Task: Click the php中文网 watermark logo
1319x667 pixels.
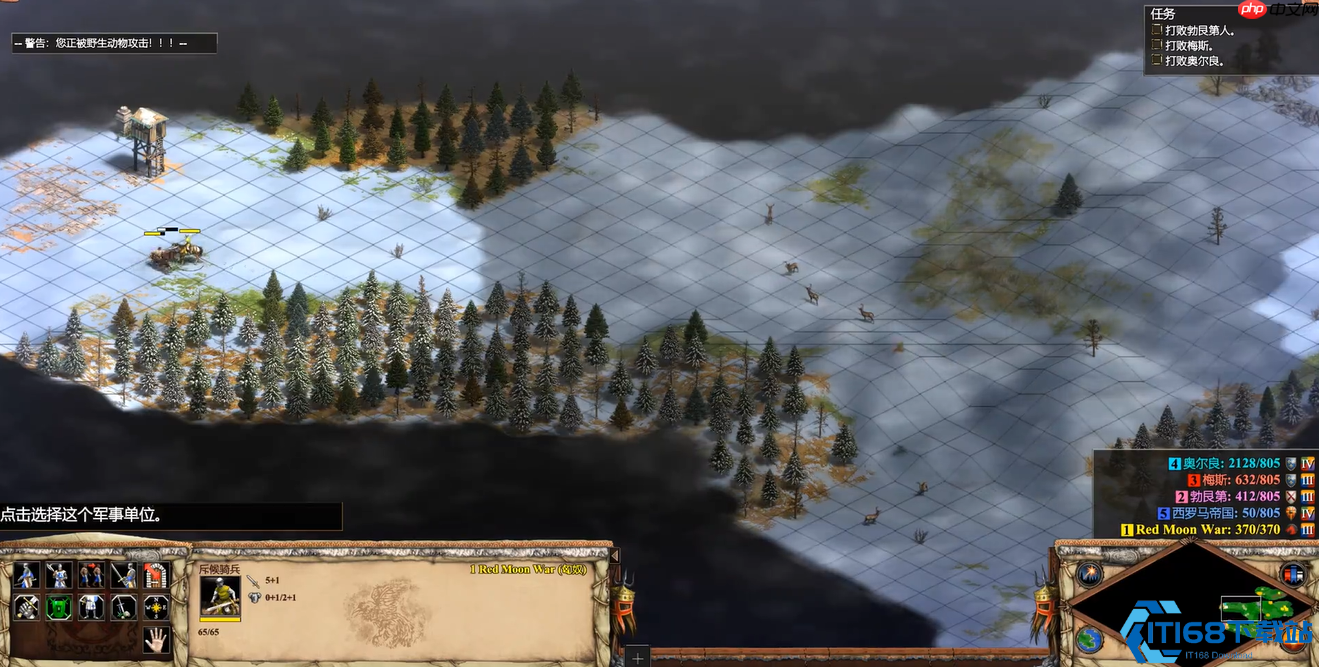Action: pos(1265,10)
